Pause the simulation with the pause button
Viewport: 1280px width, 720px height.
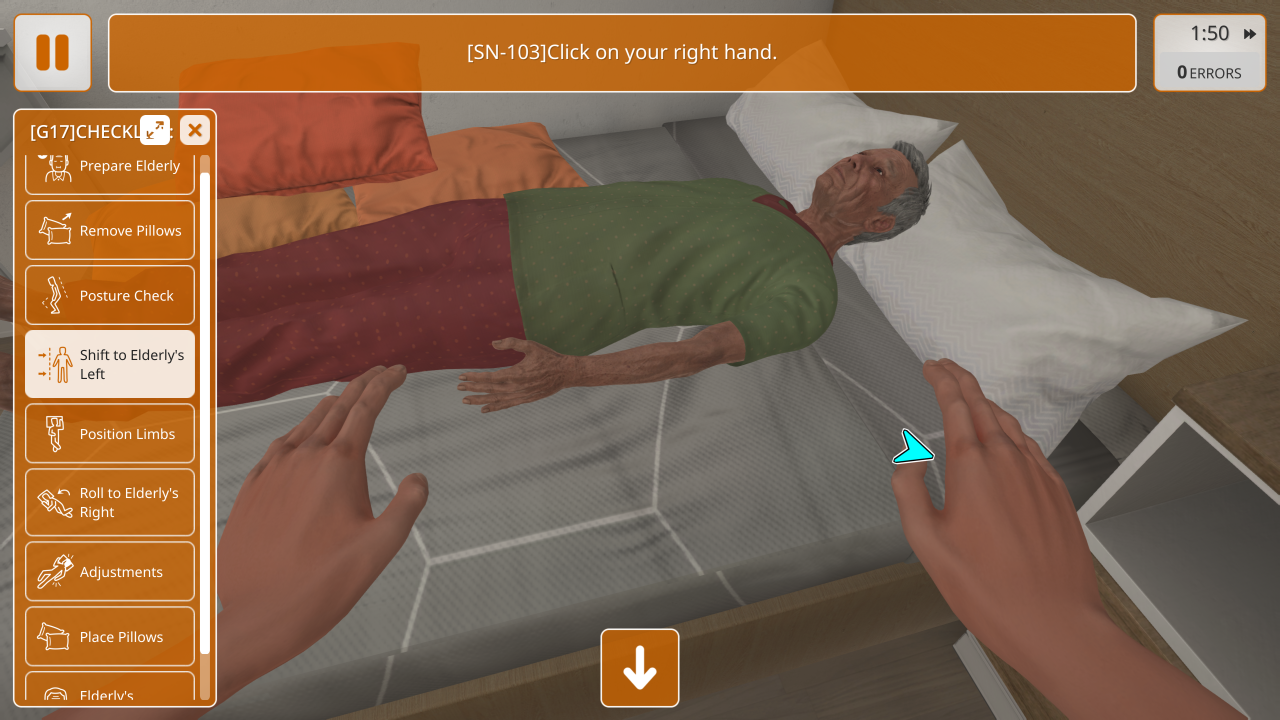click(x=53, y=52)
